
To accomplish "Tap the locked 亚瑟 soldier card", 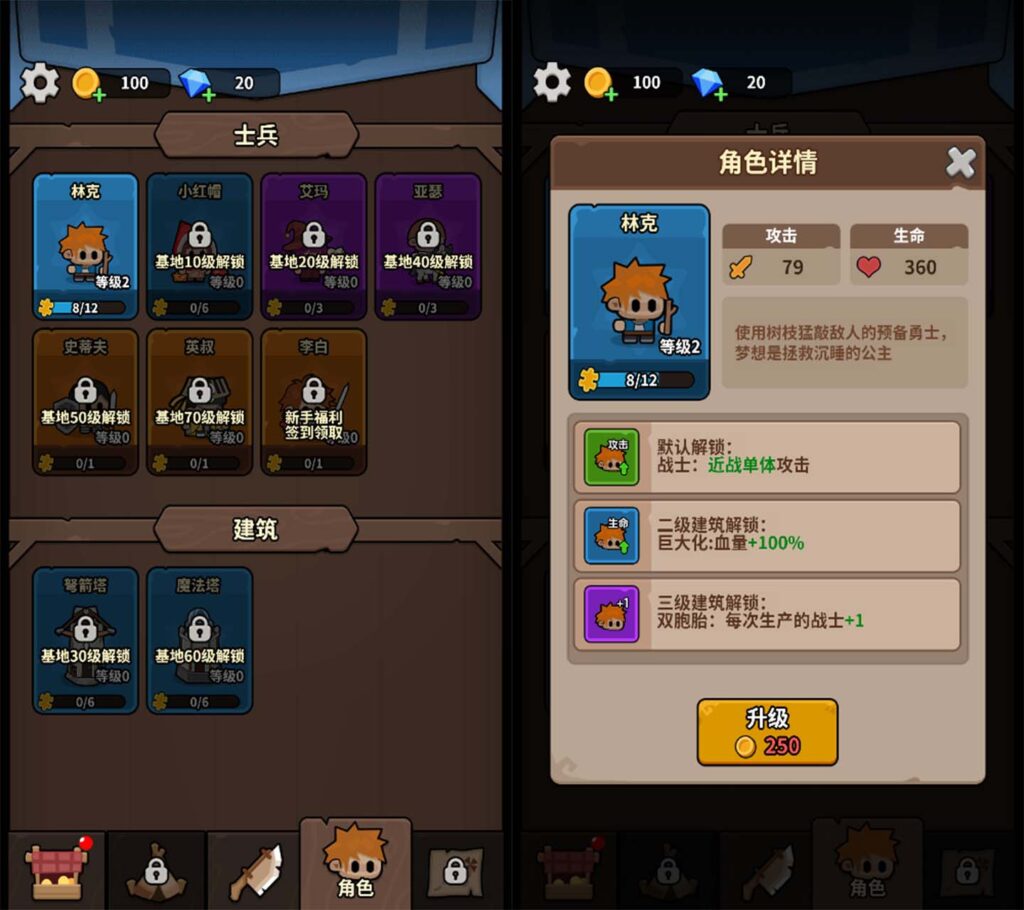I will (427, 246).
